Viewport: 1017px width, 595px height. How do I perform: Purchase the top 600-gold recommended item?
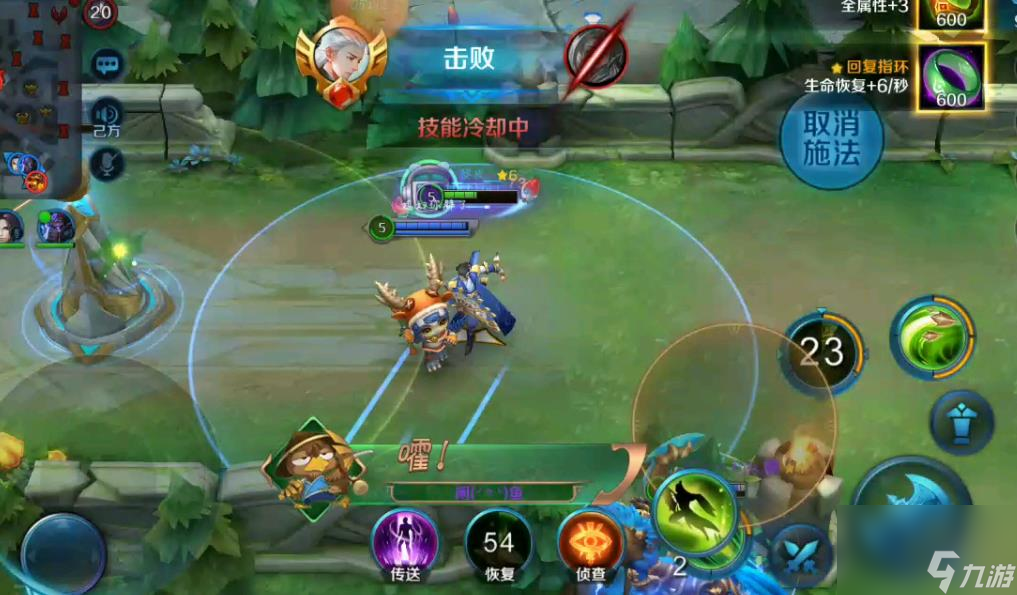(950, 12)
